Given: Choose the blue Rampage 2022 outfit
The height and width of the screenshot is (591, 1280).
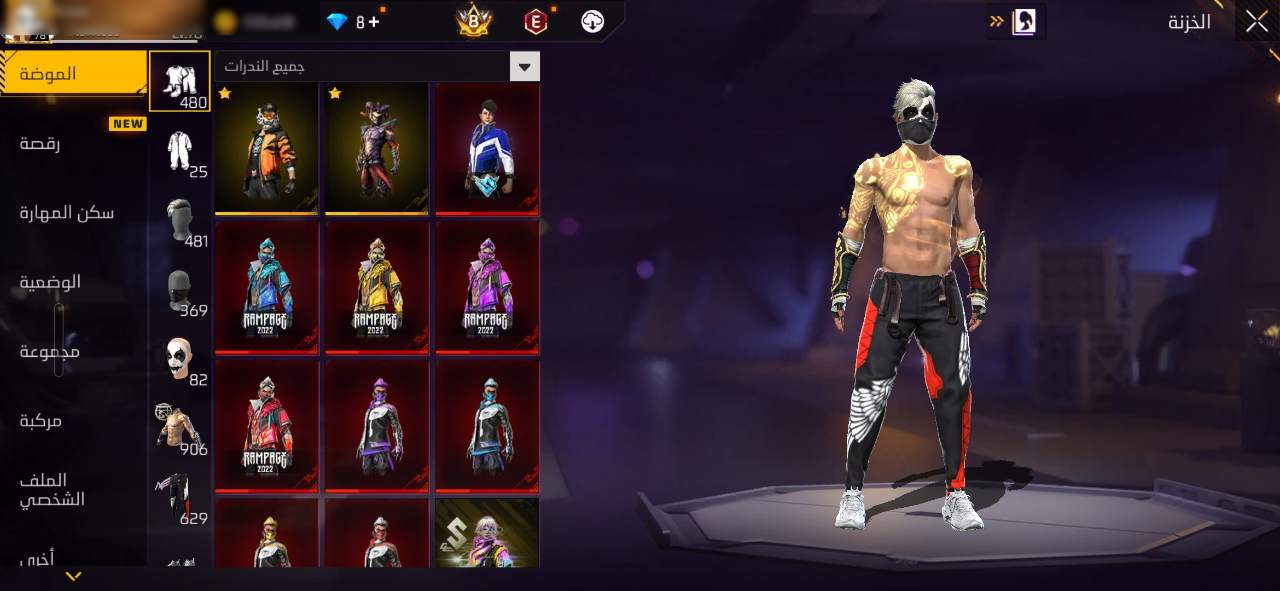Looking at the screenshot, I should coord(267,287).
